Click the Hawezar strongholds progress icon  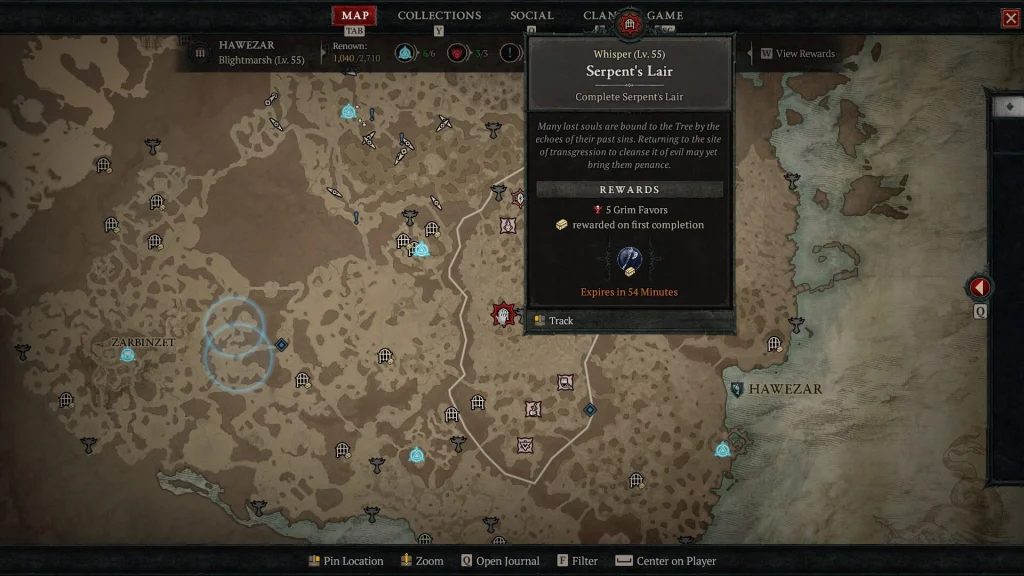tap(457, 53)
